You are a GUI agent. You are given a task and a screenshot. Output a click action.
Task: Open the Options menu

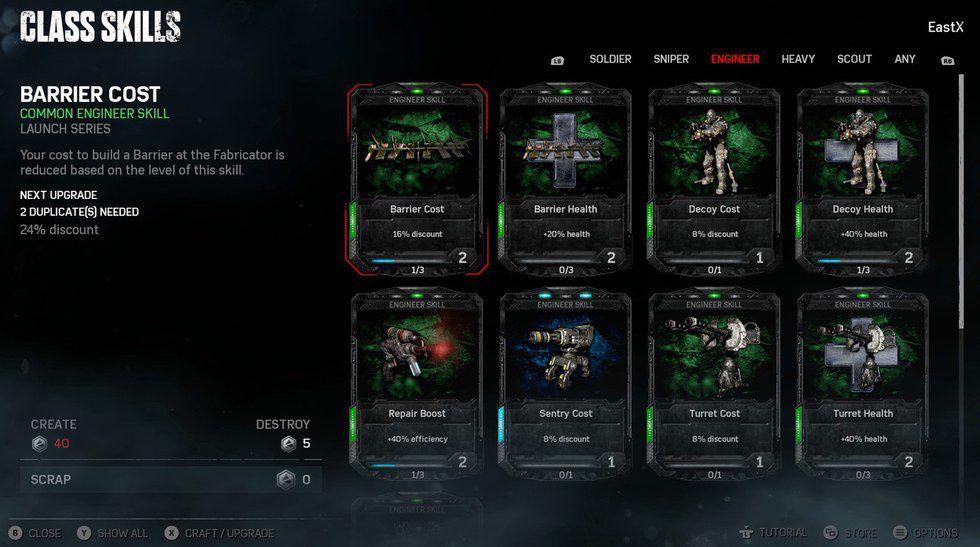pos(926,533)
